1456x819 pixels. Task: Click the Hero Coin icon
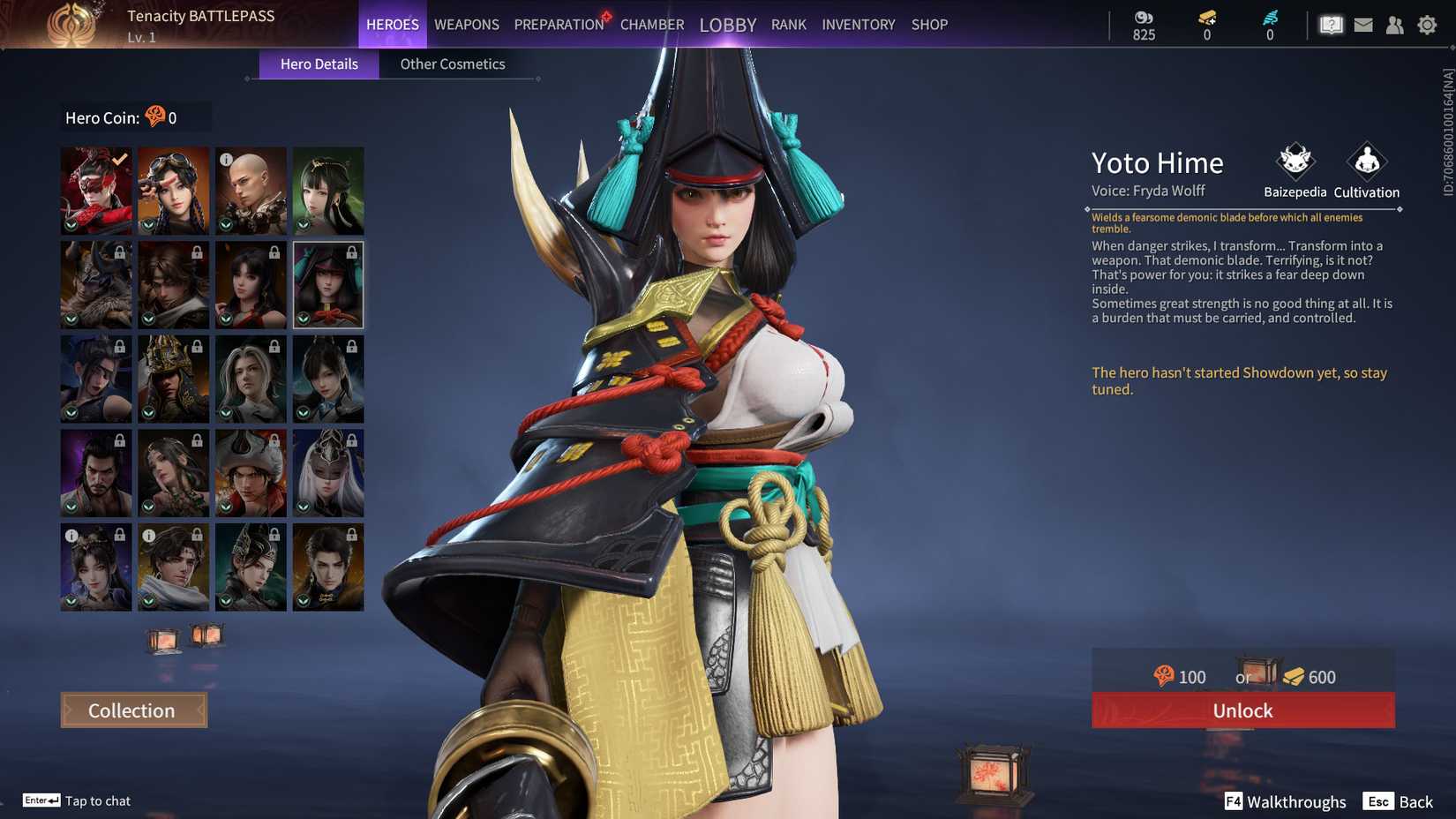pyautogui.click(x=155, y=116)
